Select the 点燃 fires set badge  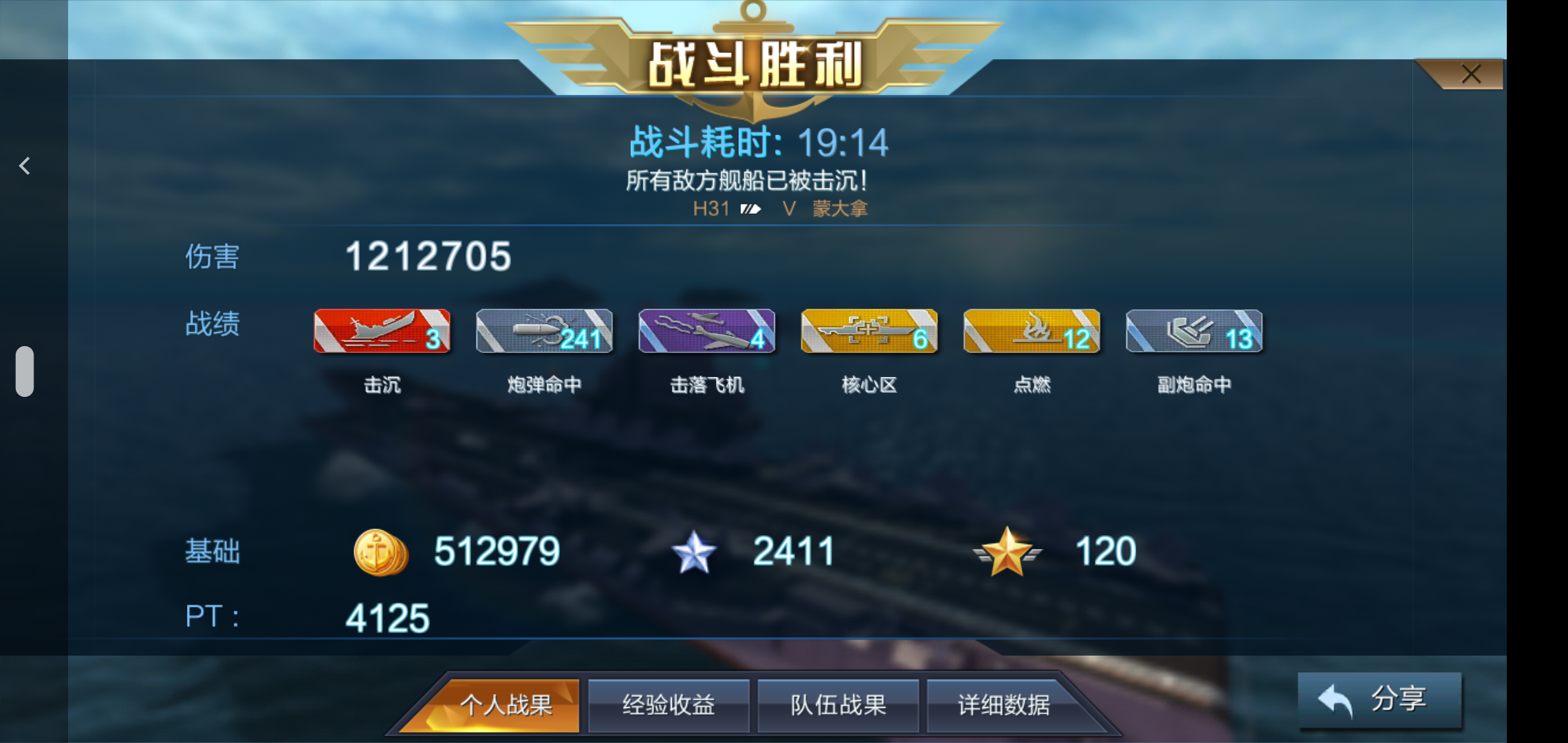coord(1031,332)
